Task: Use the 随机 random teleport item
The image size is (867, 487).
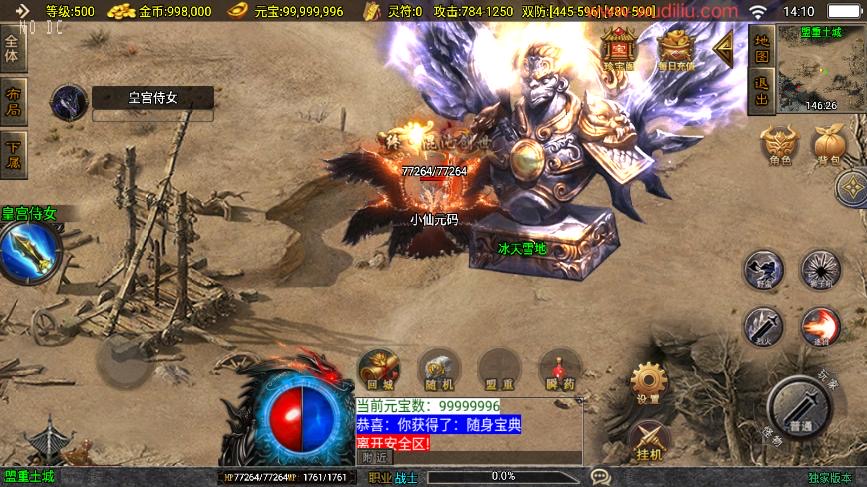Action: (x=438, y=369)
